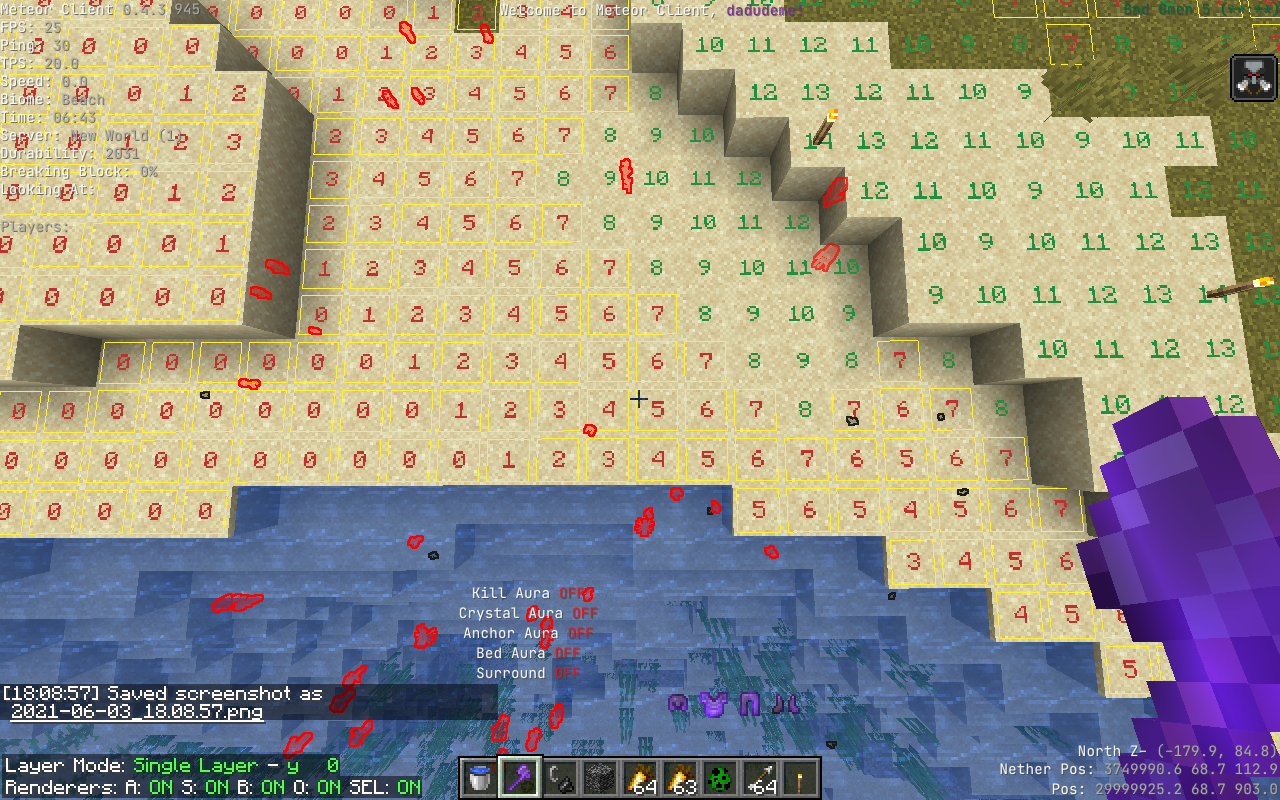Toggle renderer B off in the status bar
The image size is (1280, 800).
click(x=262, y=788)
